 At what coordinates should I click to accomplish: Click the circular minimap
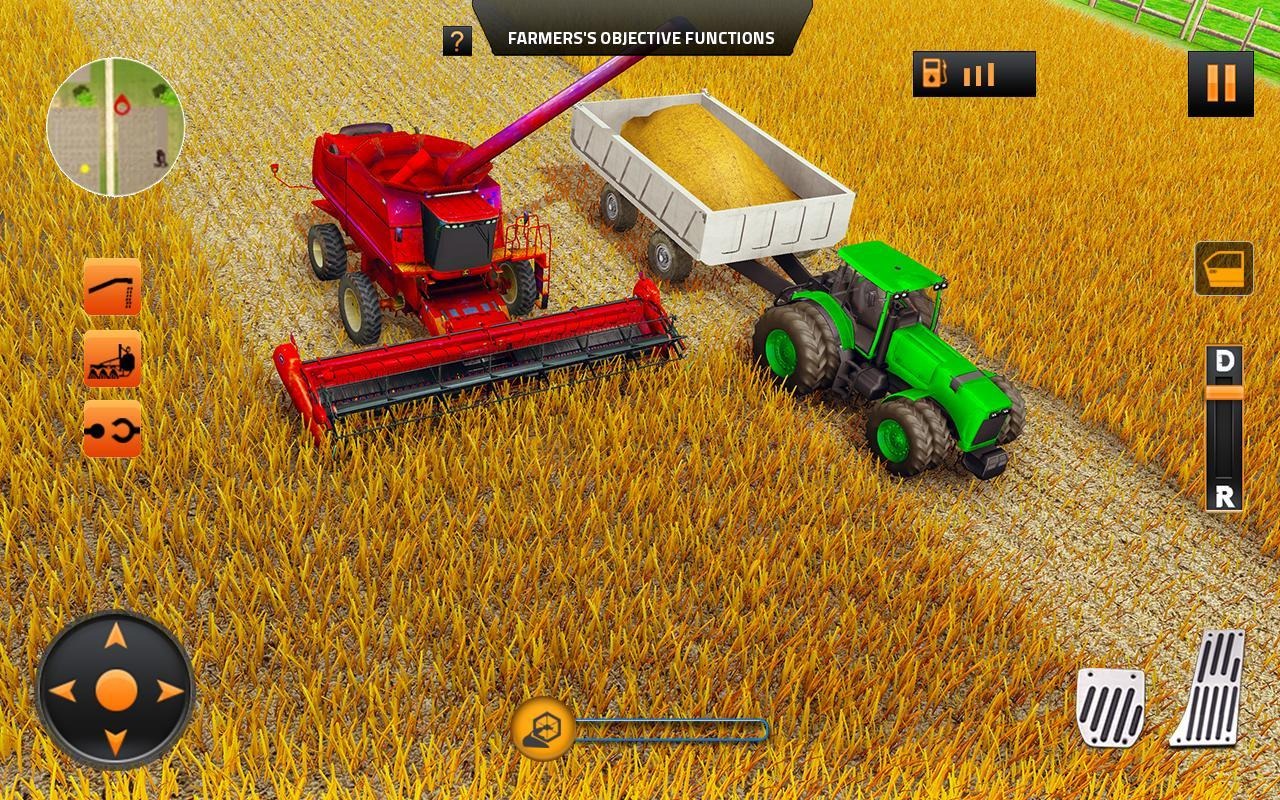tap(116, 127)
